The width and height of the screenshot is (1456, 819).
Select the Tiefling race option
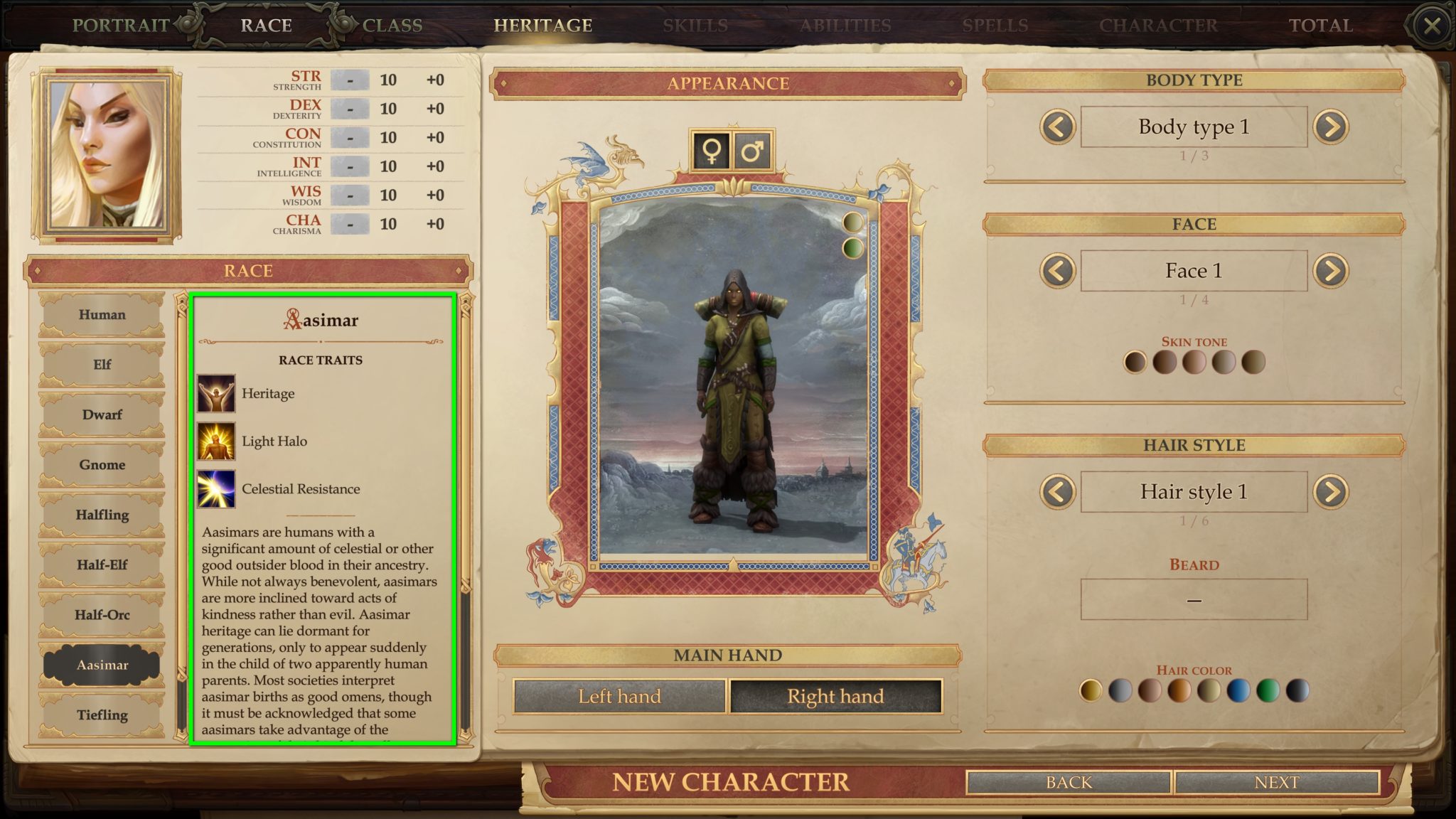(102, 715)
